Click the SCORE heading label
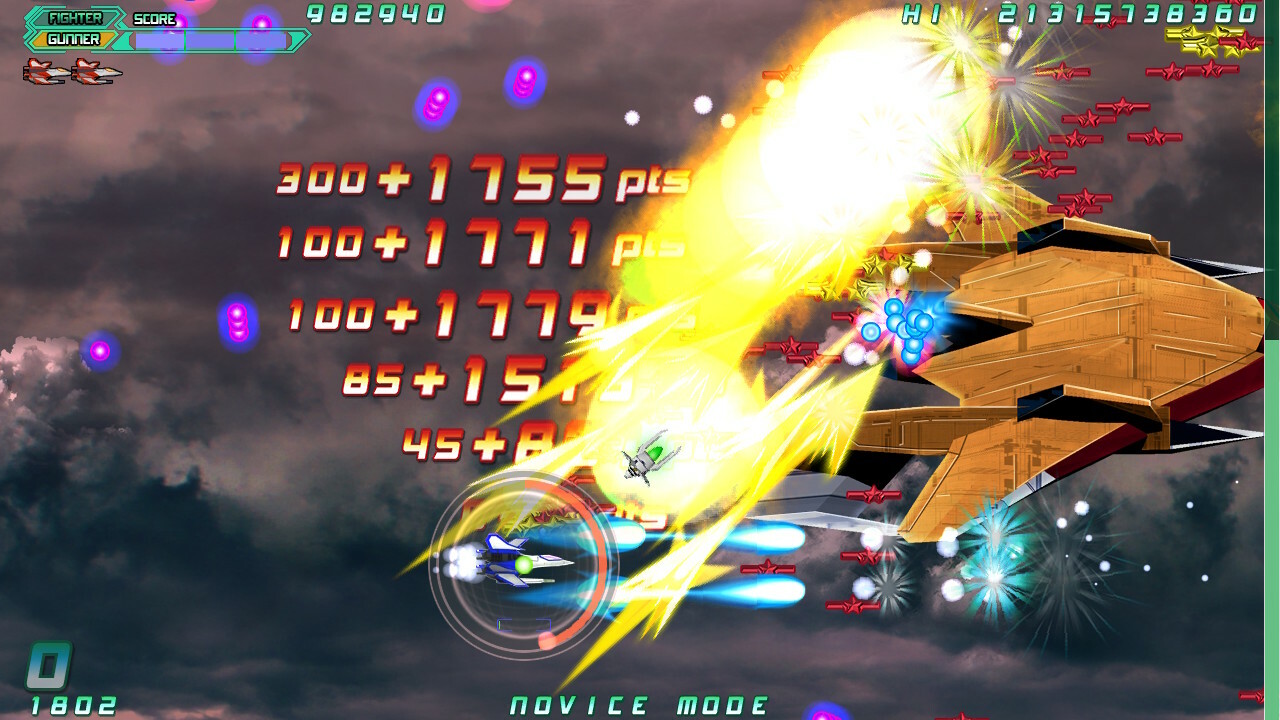 154,18
